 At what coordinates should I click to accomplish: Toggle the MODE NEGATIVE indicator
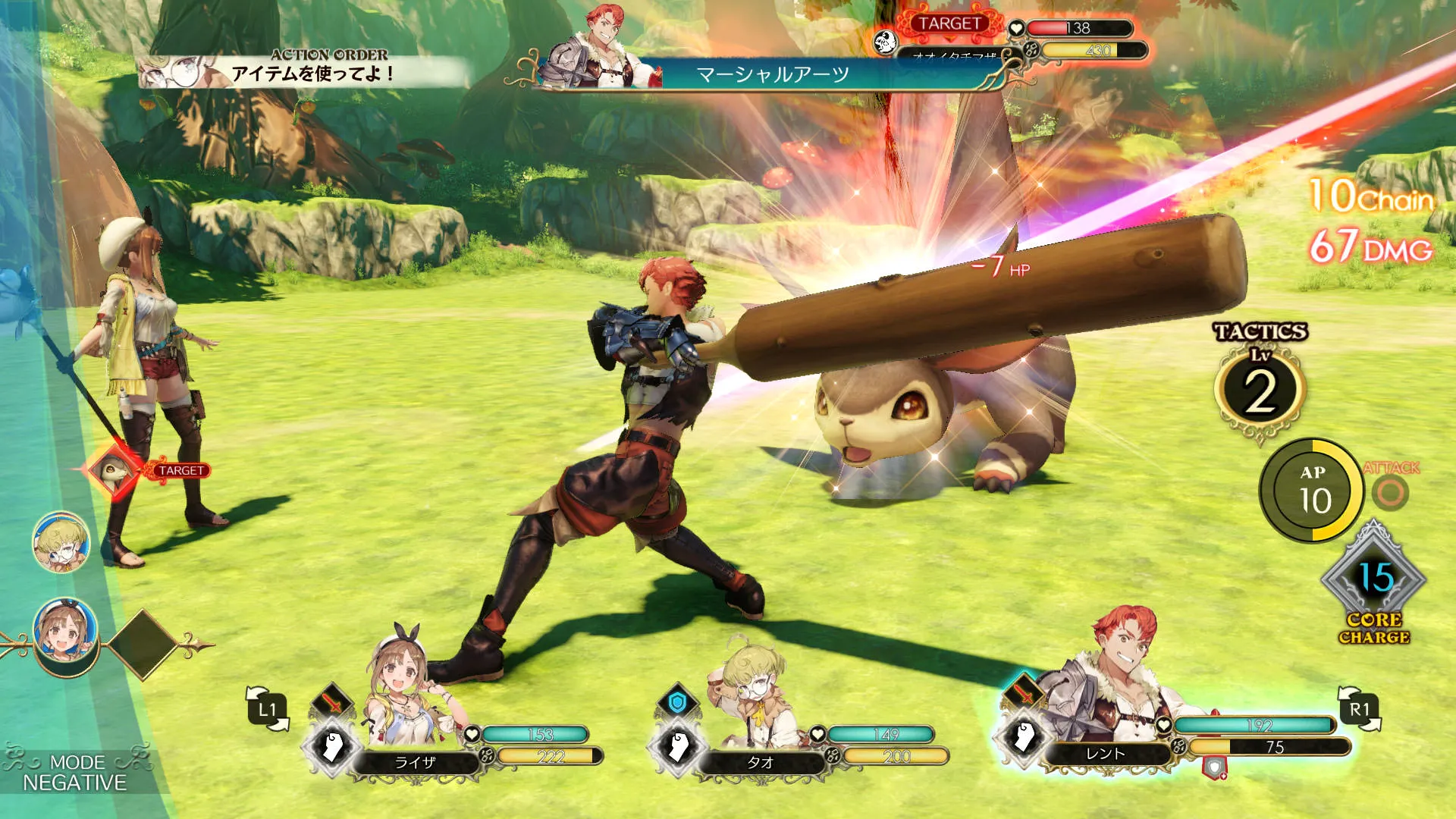(74, 773)
